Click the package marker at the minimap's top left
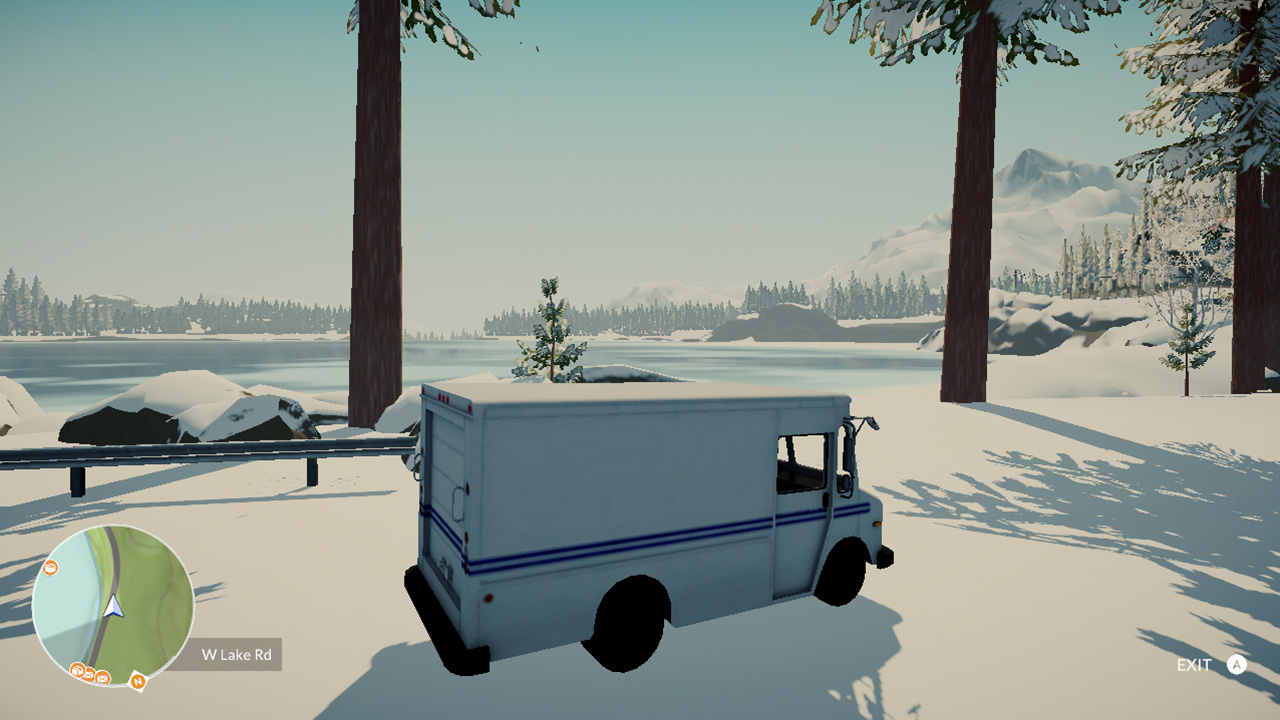 (50, 569)
